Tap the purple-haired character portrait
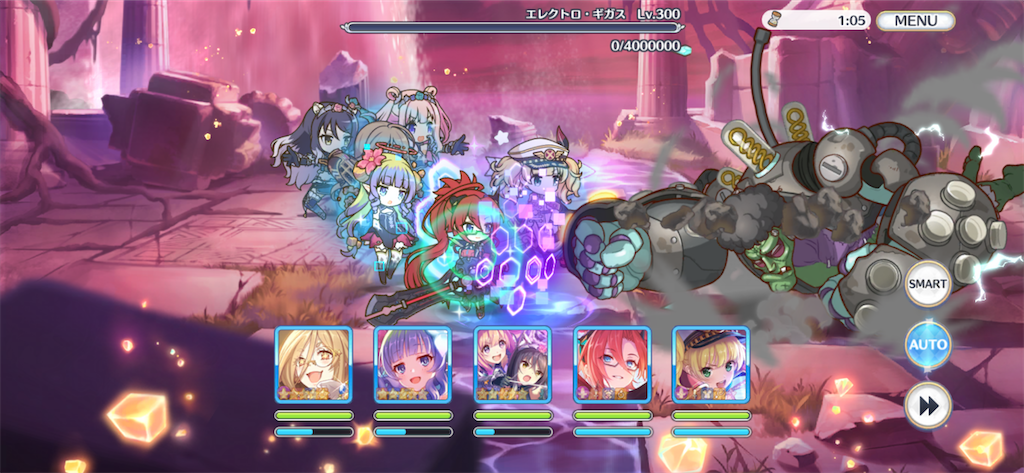Image resolution: width=1024 pixels, height=473 pixels. [412, 365]
